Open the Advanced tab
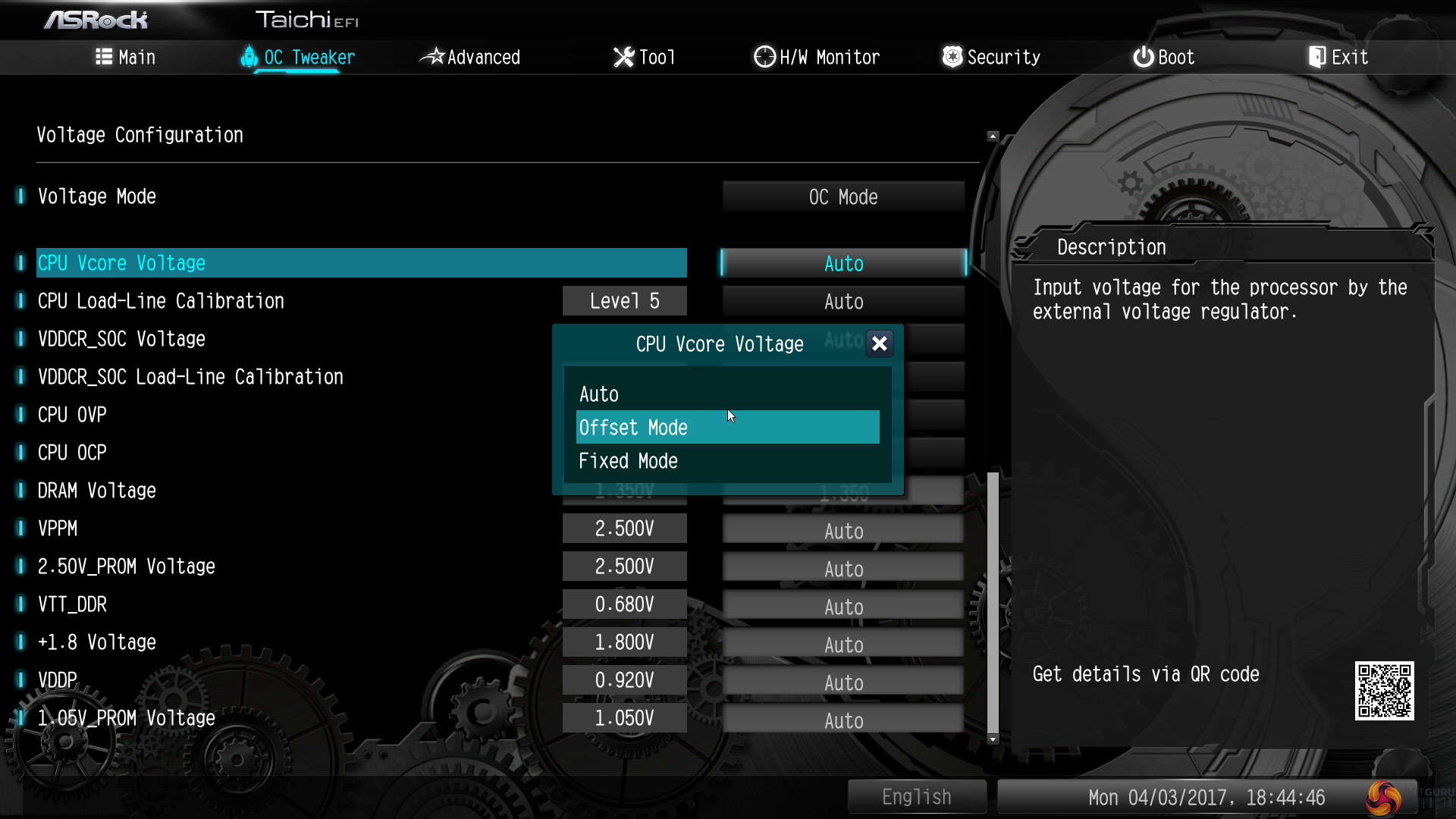Image resolution: width=1456 pixels, height=819 pixels. pyautogui.click(x=471, y=57)
